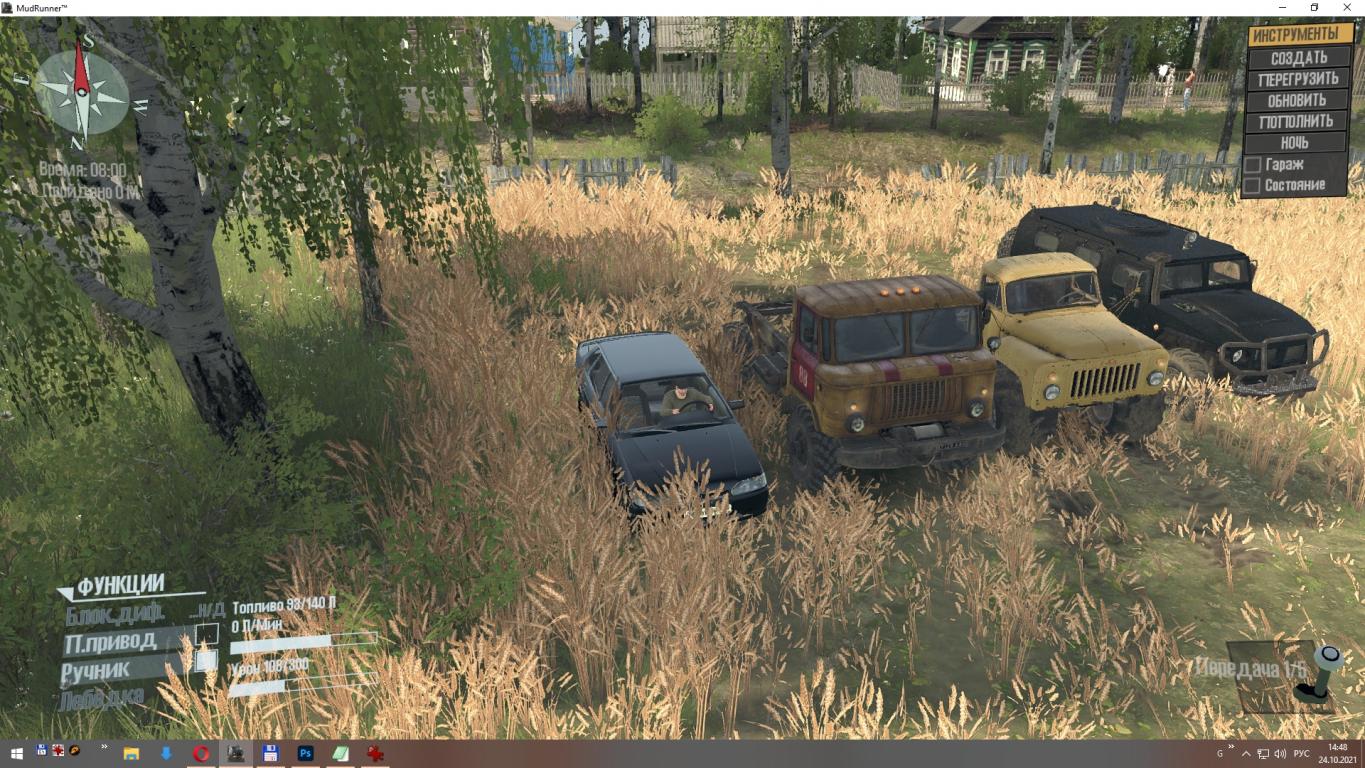1365x768 pixels.
Task: Open Photoshop from the taskbar
Action: point(305,753)
